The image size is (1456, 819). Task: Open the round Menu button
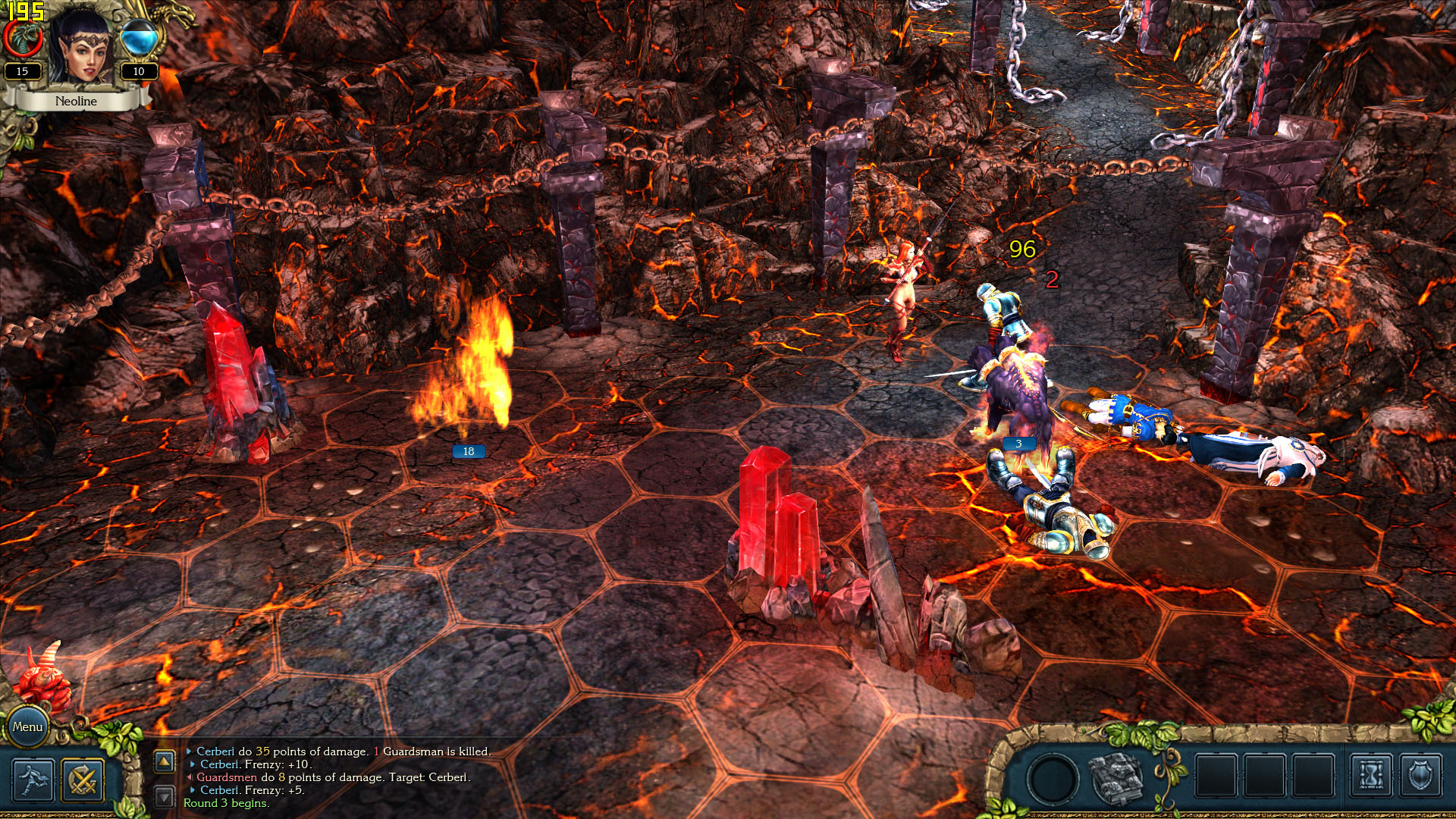tap(27, 726)
